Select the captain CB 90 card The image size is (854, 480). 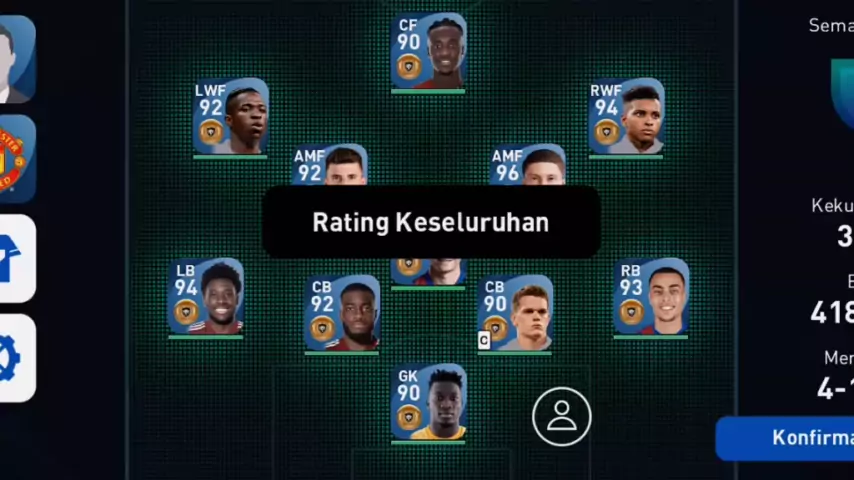click(x=515, y=314)
